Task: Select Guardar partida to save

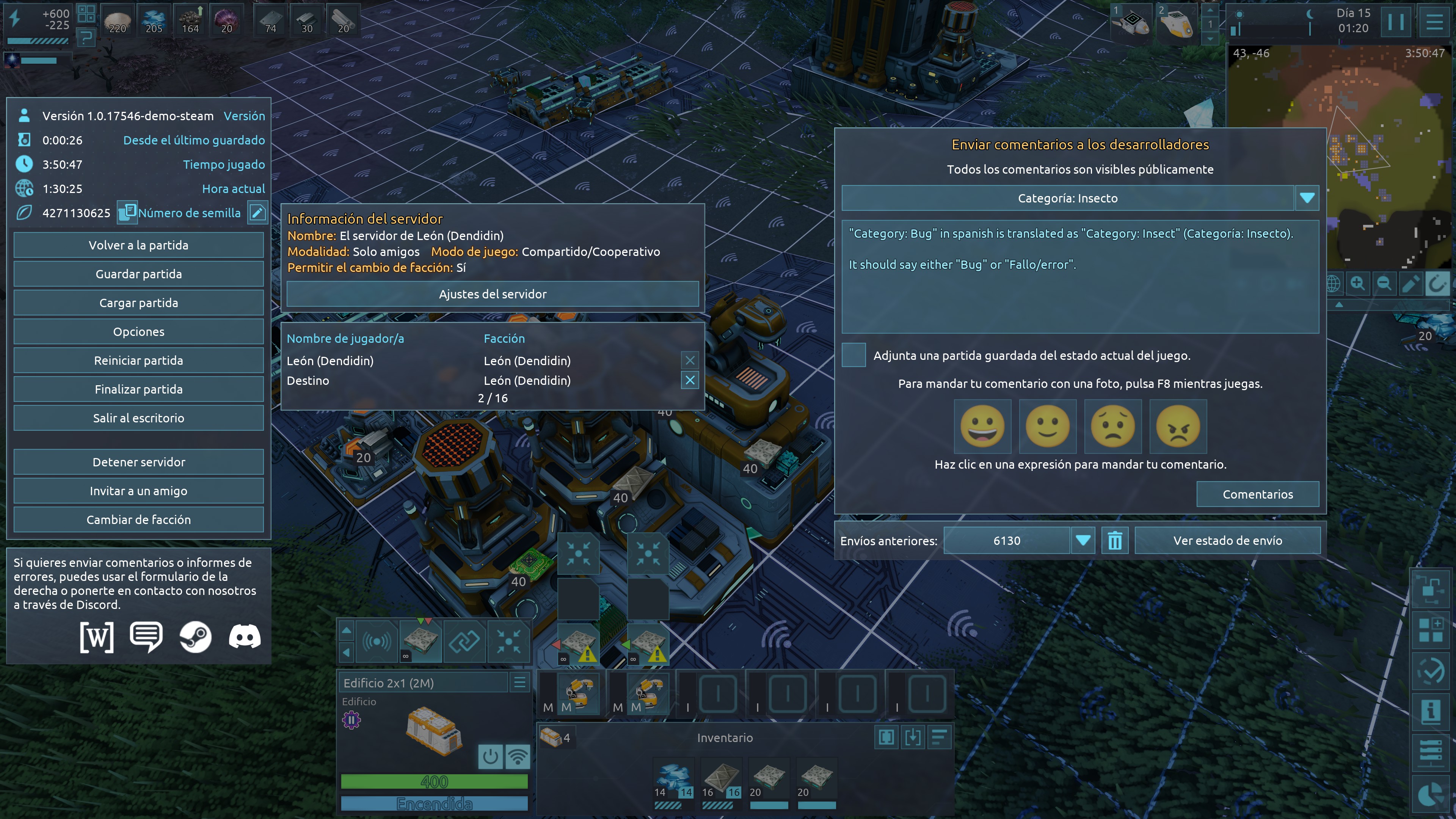Action: coord(138,274)
